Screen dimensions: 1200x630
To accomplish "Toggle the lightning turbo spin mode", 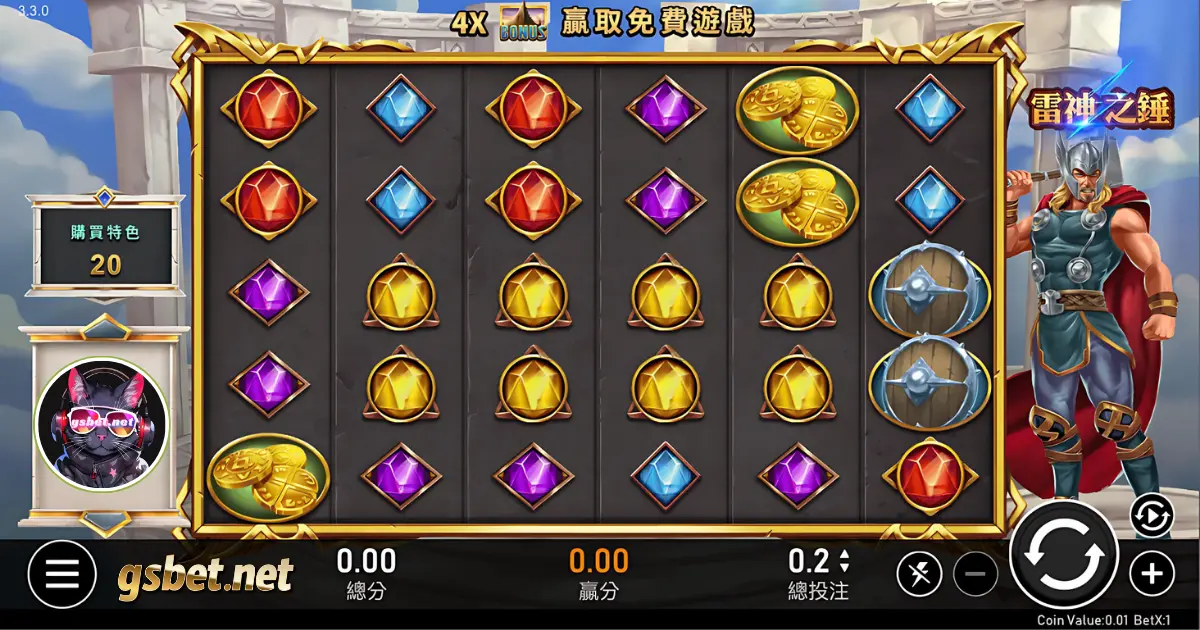I will tap(919, 574).
